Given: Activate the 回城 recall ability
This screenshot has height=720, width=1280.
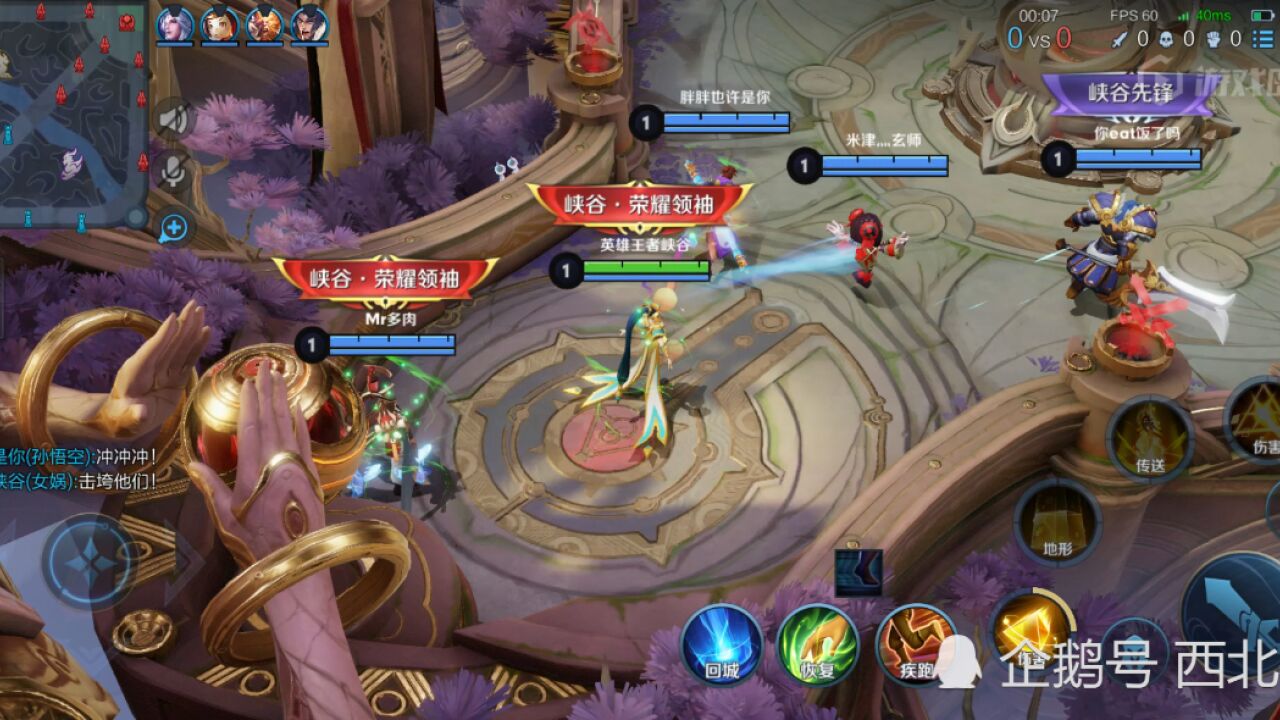Looking at the screenshot, I should tap(721, 645).
